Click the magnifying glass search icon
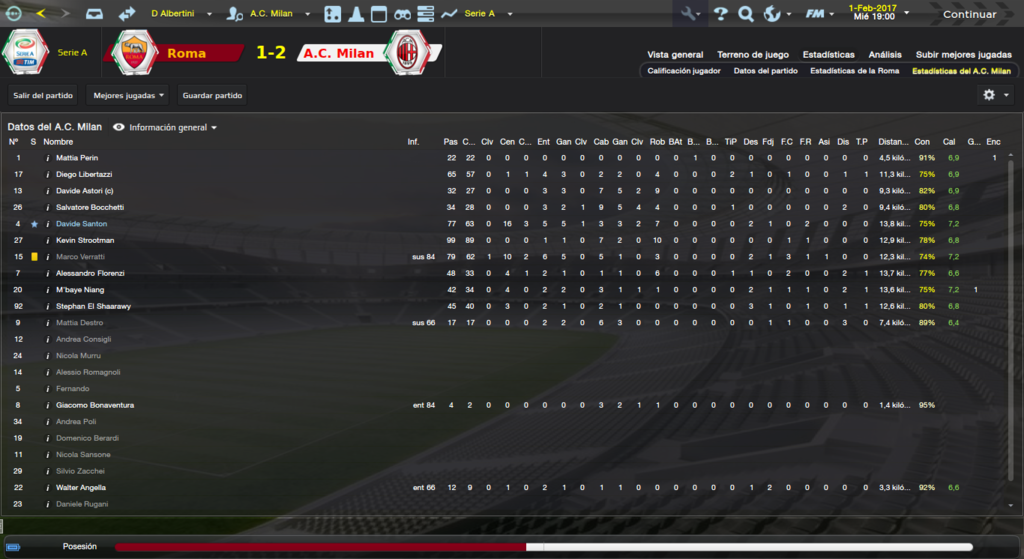The image size is (1024, 559). 745,14
